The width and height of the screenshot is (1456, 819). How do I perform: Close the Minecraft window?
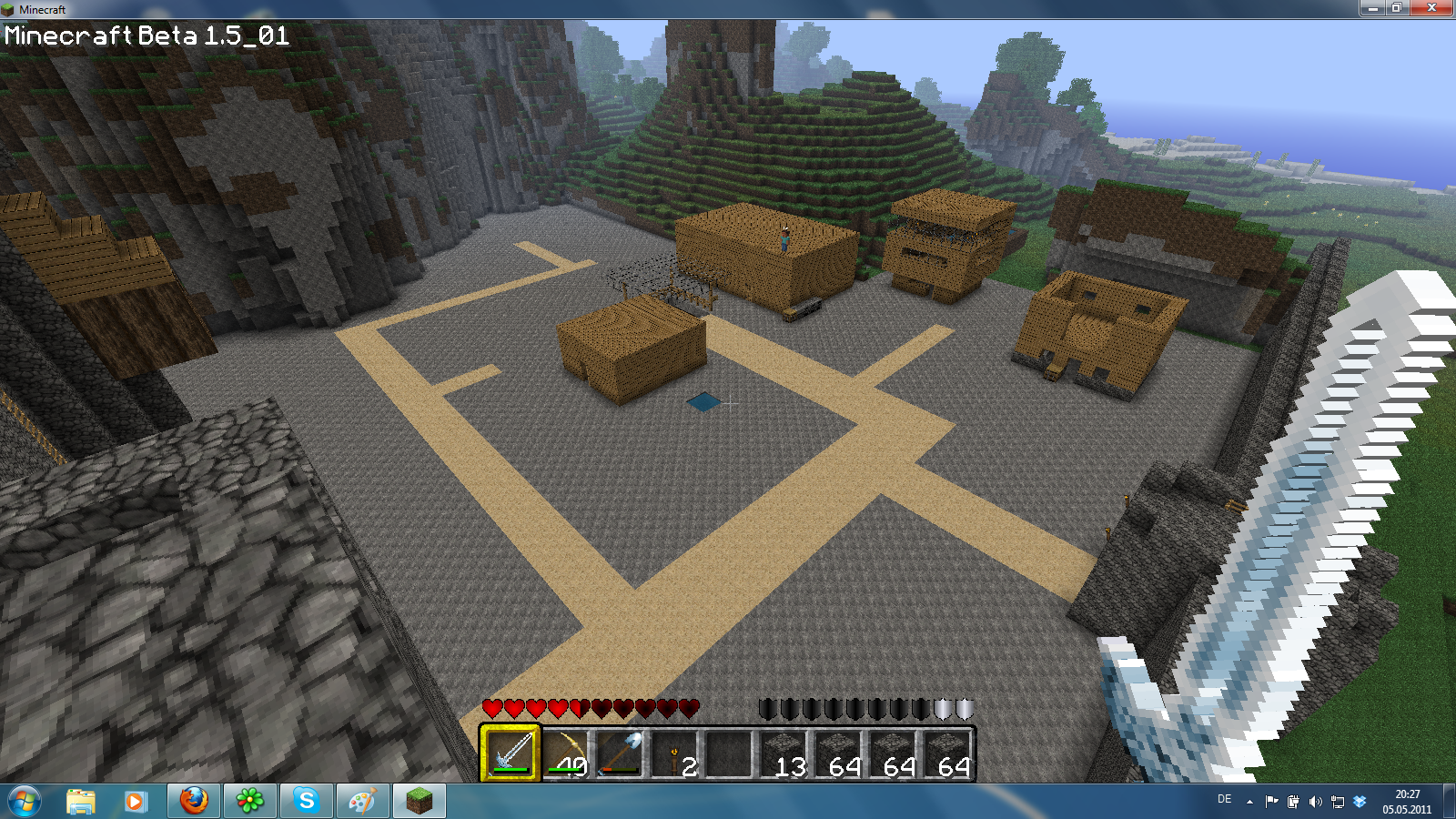(x=1431, y=8)
